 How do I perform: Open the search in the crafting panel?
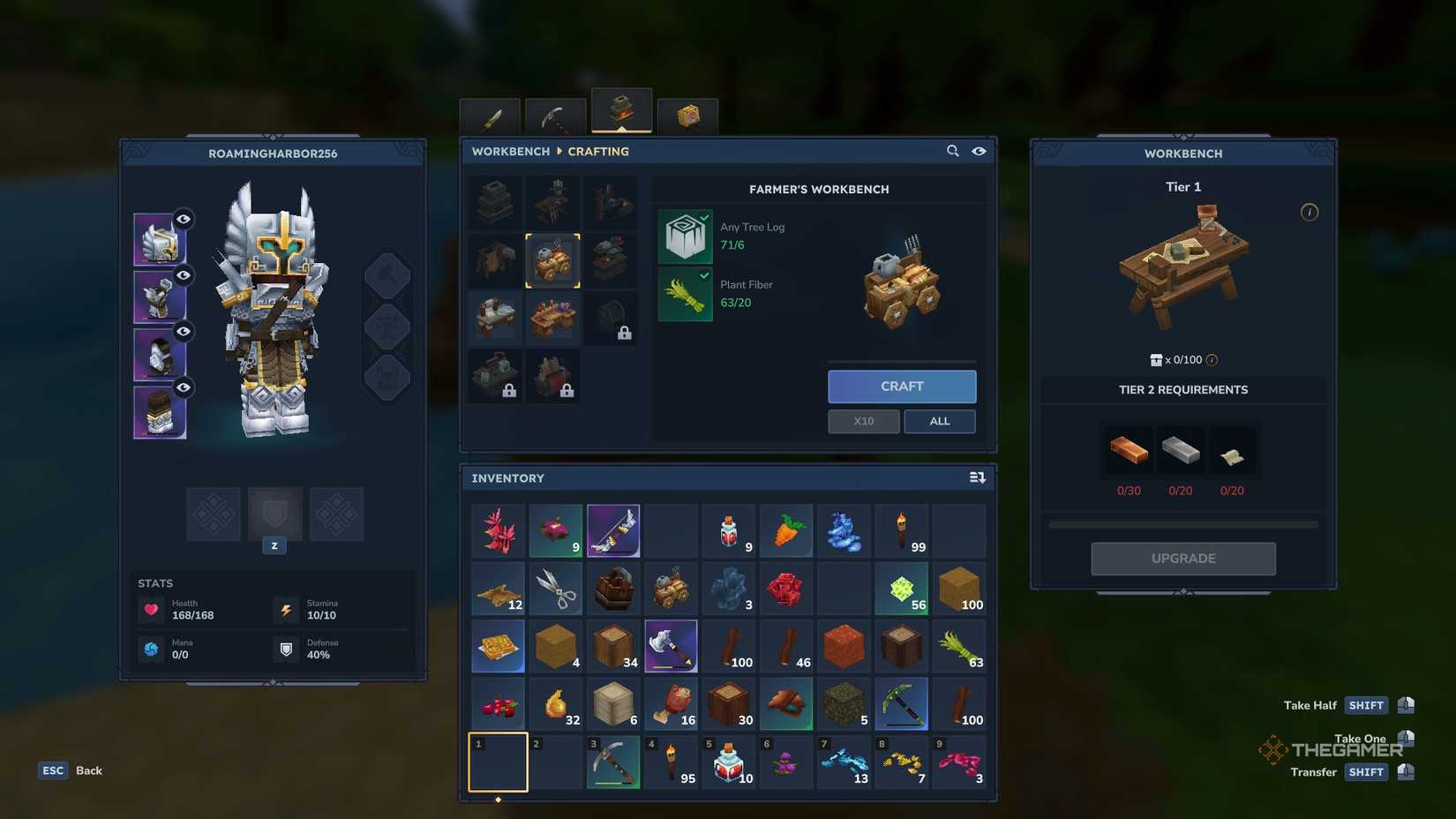click(x=953, y=151)
